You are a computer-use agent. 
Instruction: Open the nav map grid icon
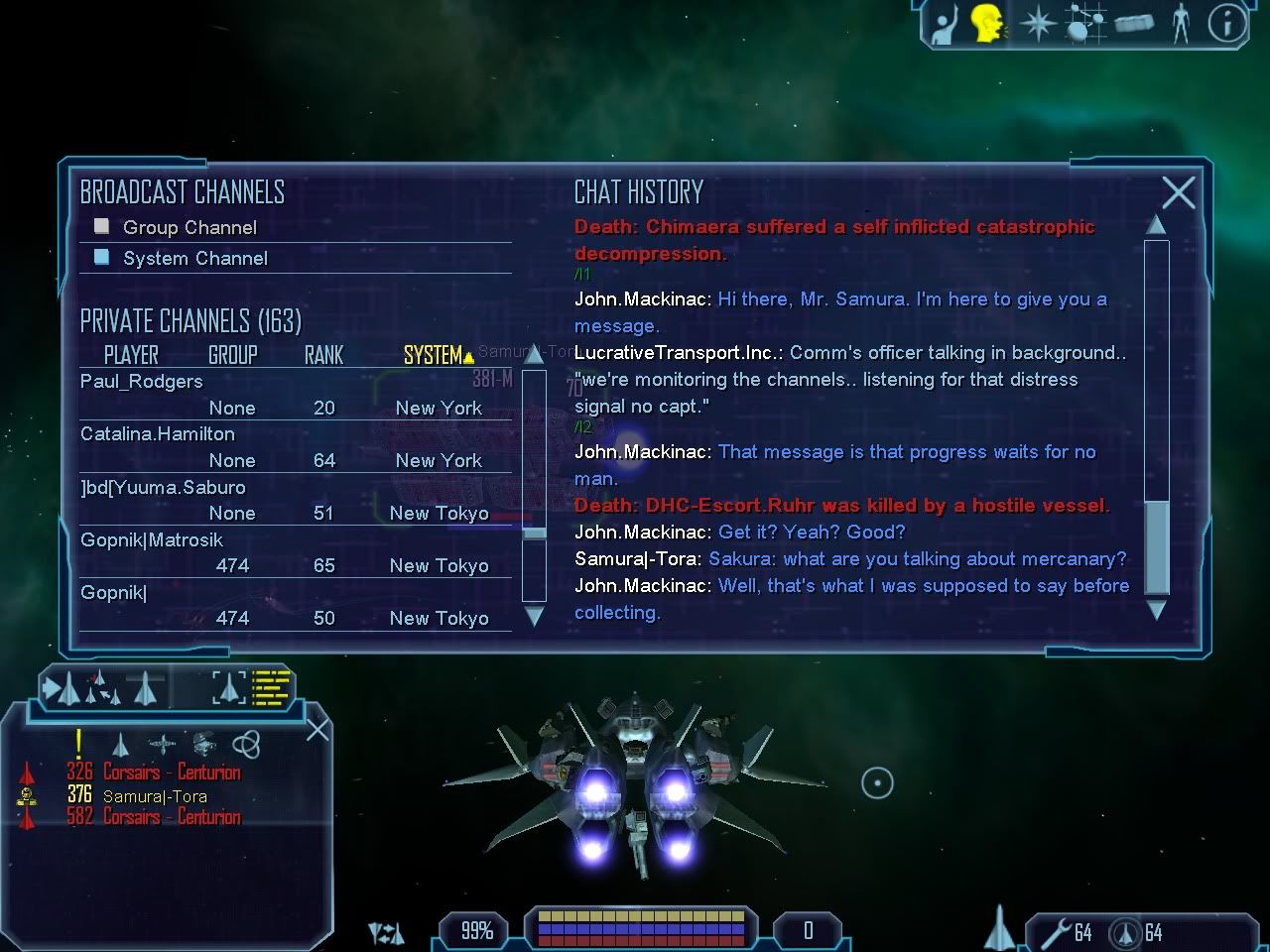[1084, 24]
